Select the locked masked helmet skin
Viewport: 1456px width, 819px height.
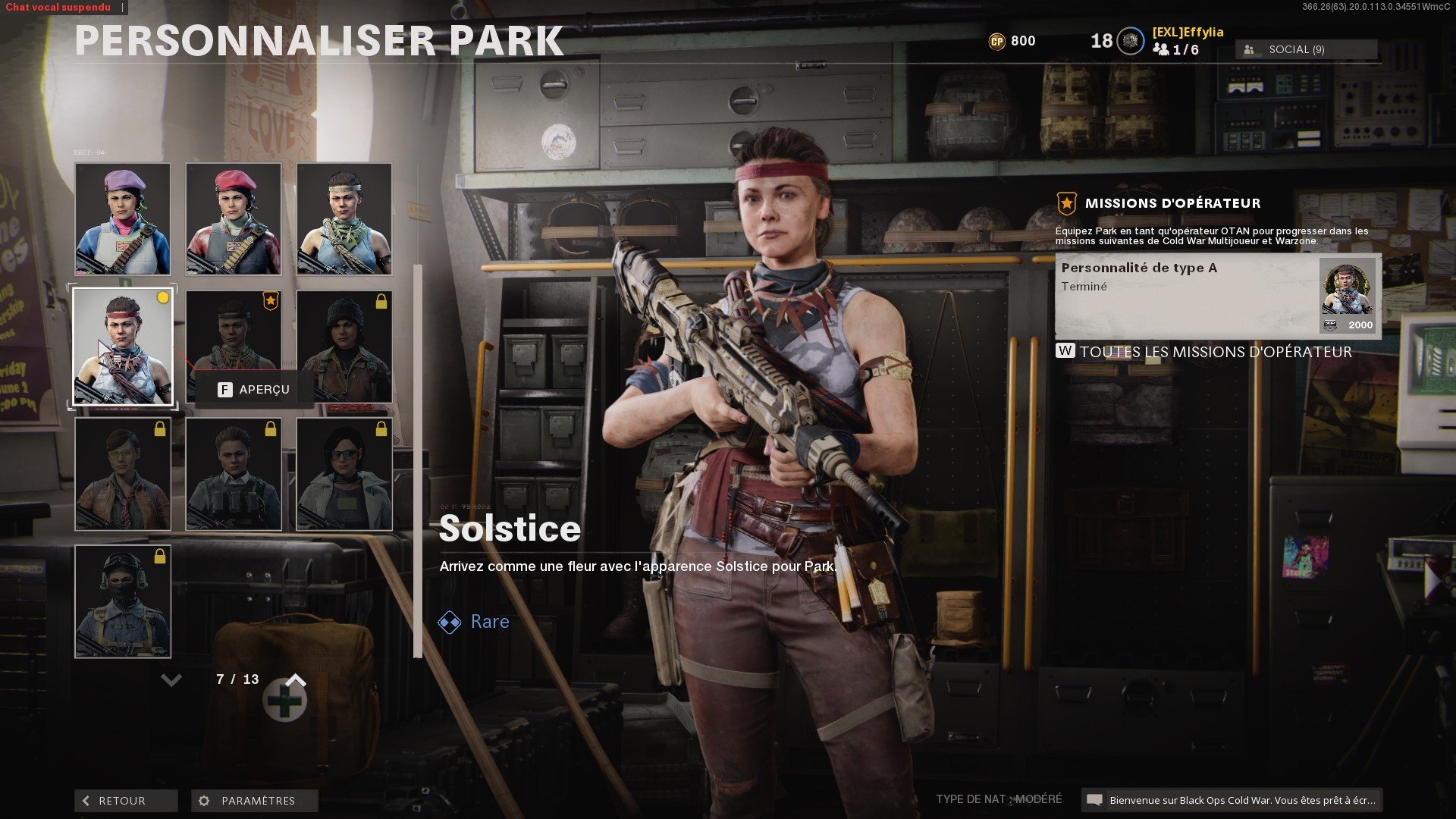coord(123,601)
